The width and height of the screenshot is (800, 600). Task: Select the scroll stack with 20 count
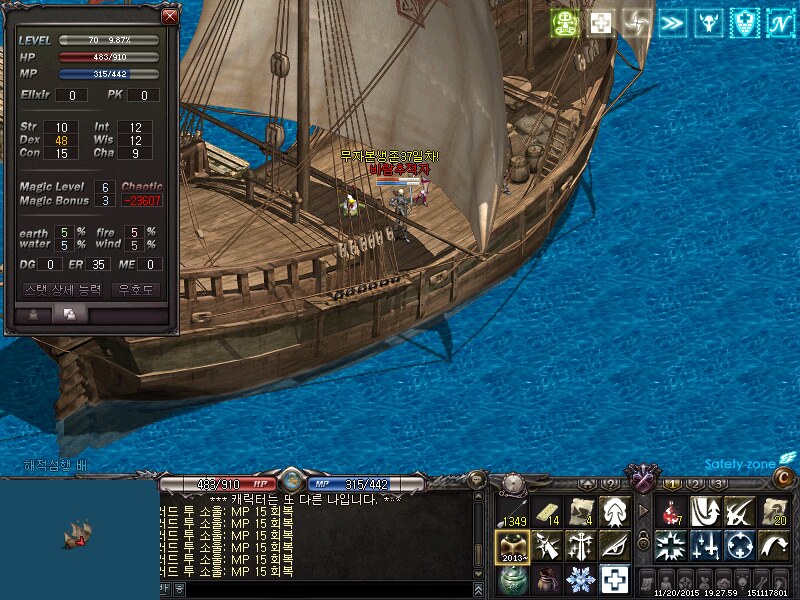(773, 512)
